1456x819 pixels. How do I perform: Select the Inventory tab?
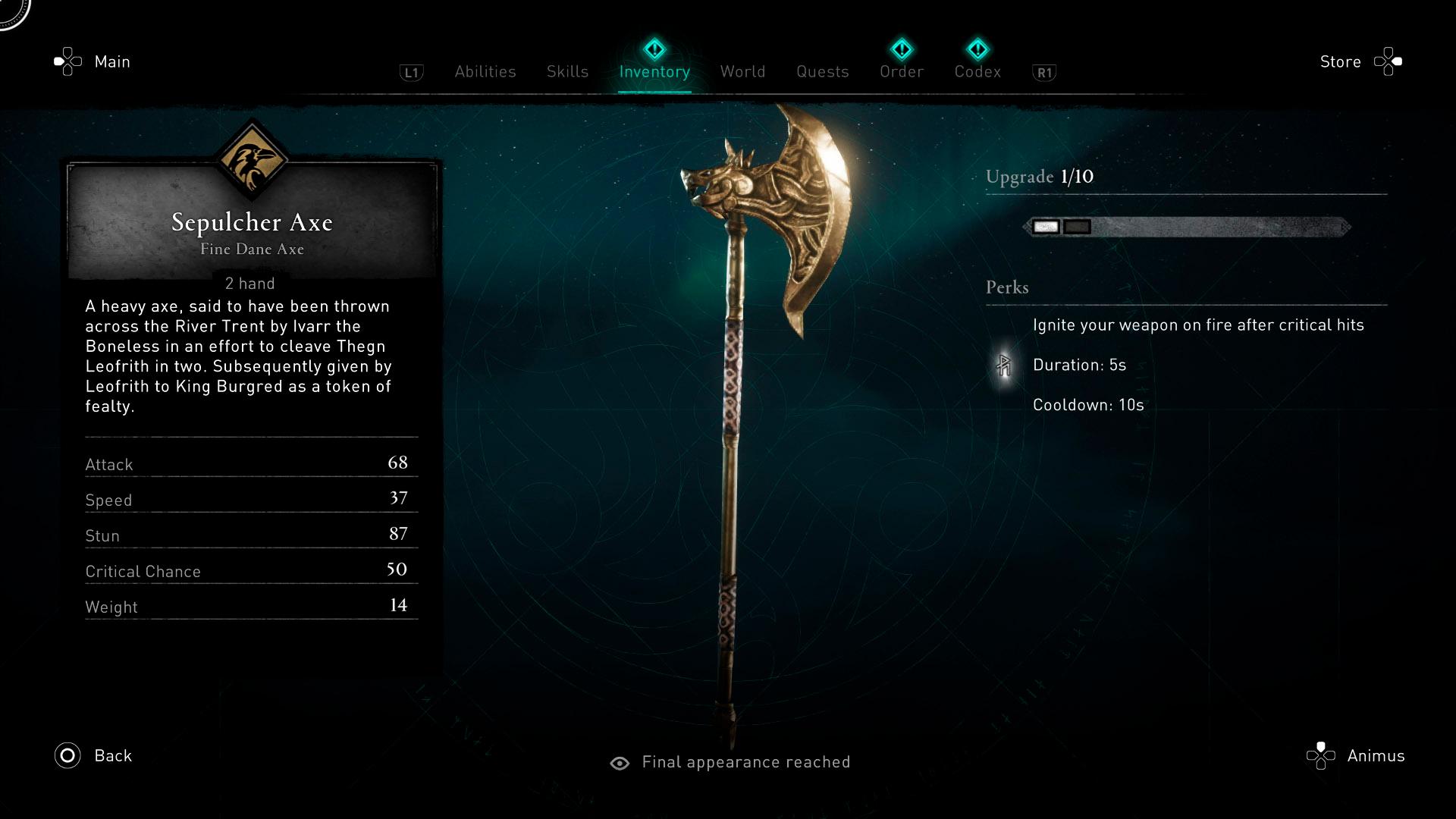click(x=654, y=71)
